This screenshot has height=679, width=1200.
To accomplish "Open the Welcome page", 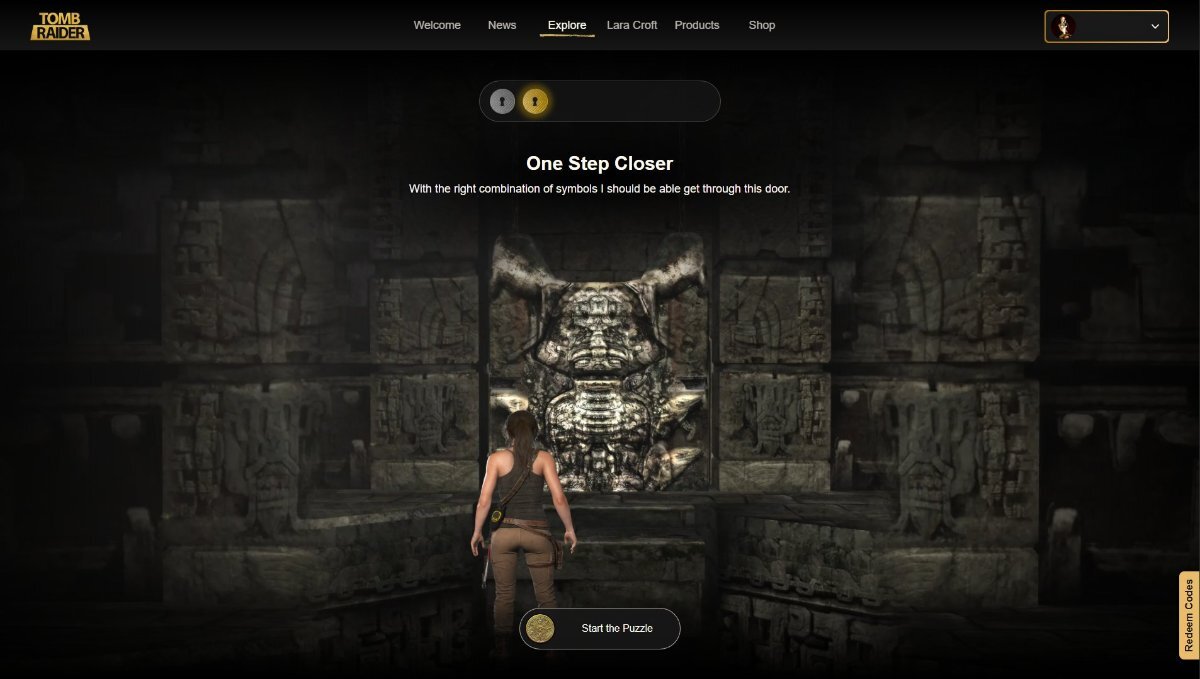I will point(437,25).
